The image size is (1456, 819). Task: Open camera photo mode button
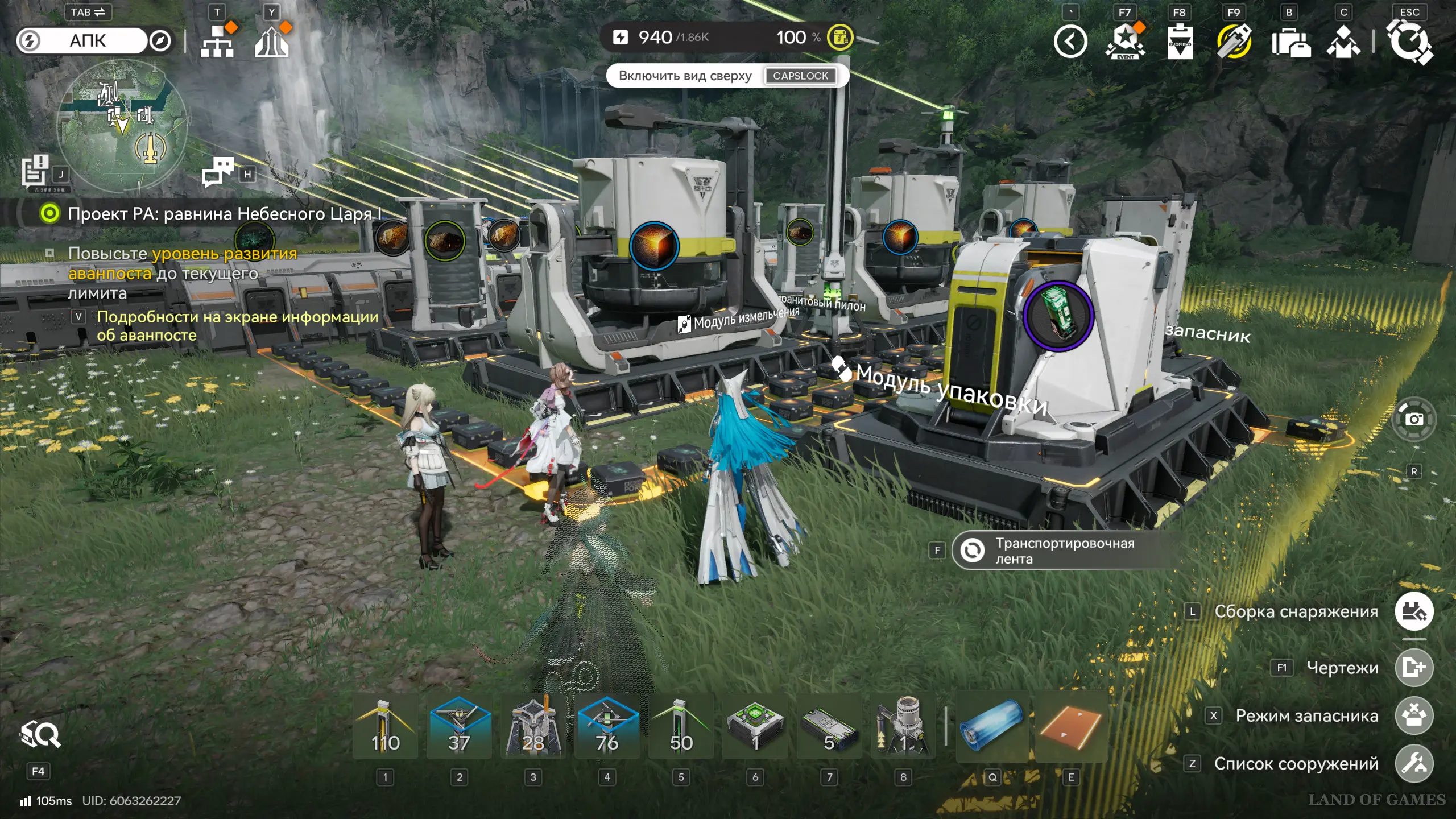1414,420
